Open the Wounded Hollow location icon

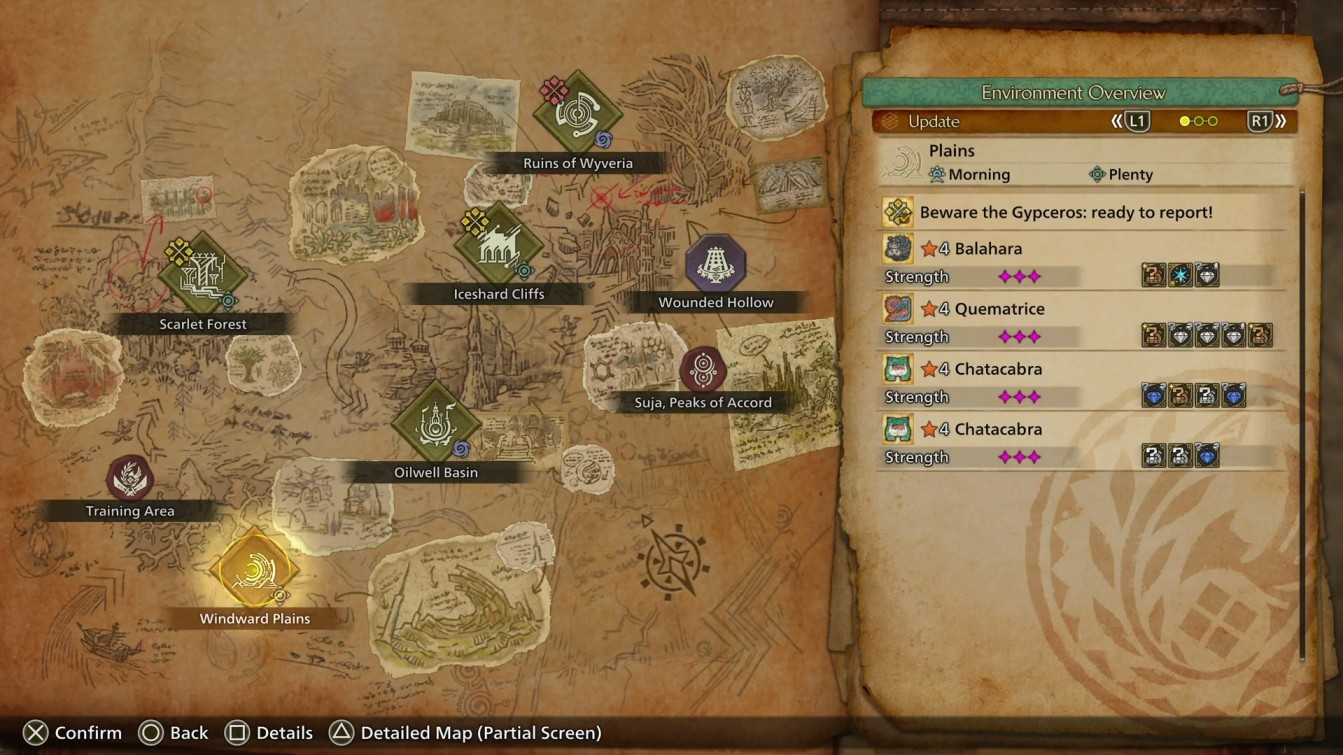click(714, 262)
